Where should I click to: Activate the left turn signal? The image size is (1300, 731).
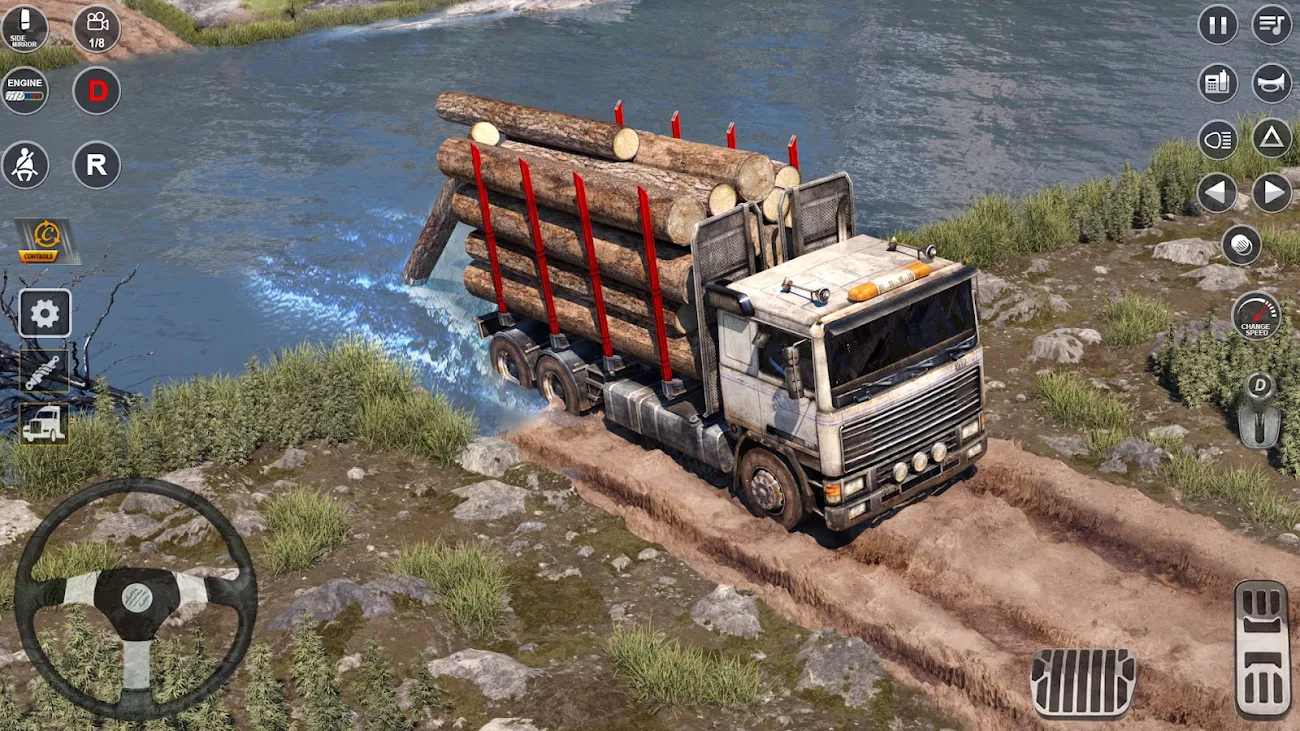(1216, 195)
